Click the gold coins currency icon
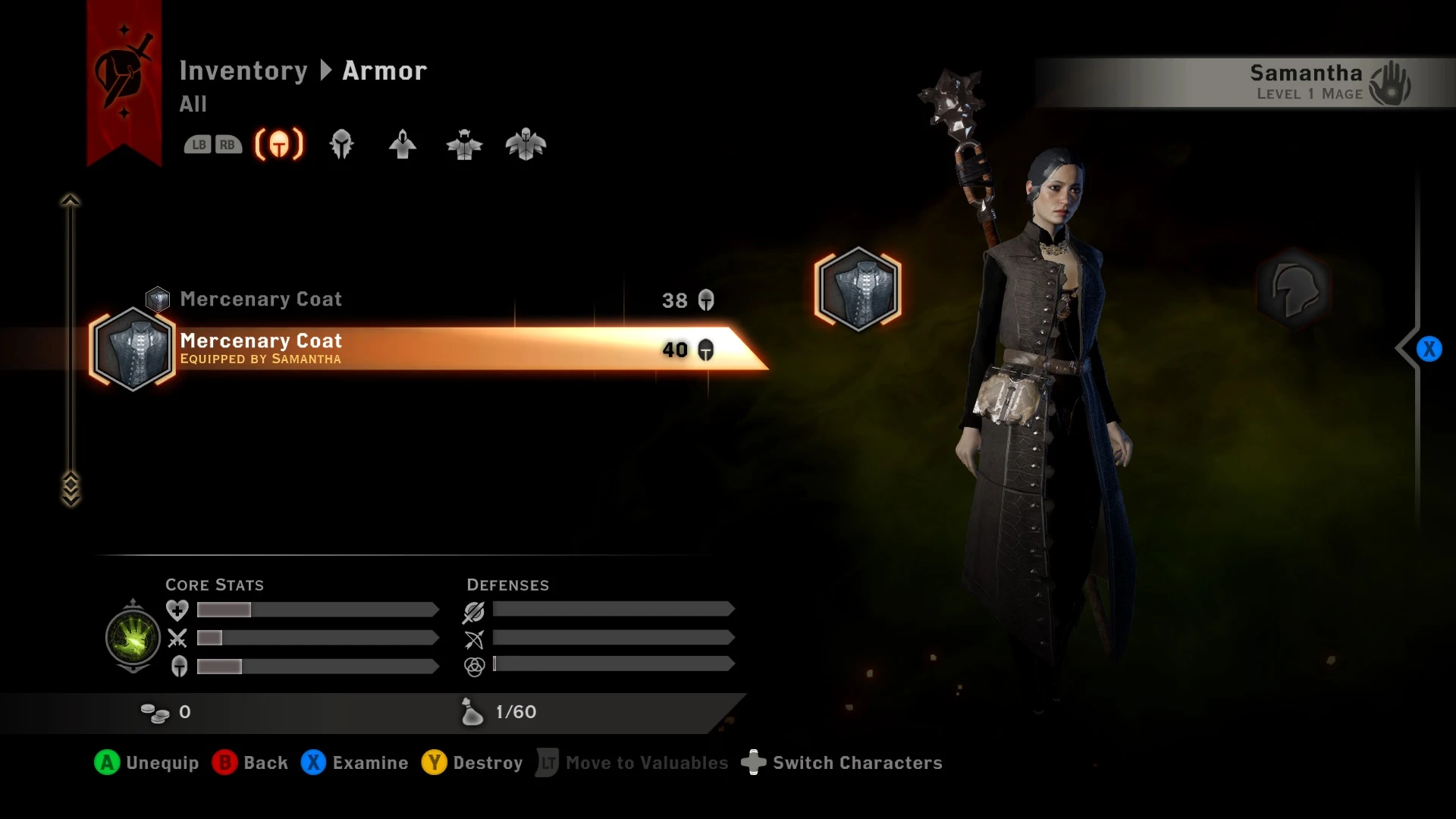 pyautogui.click(x=157, y=711)
